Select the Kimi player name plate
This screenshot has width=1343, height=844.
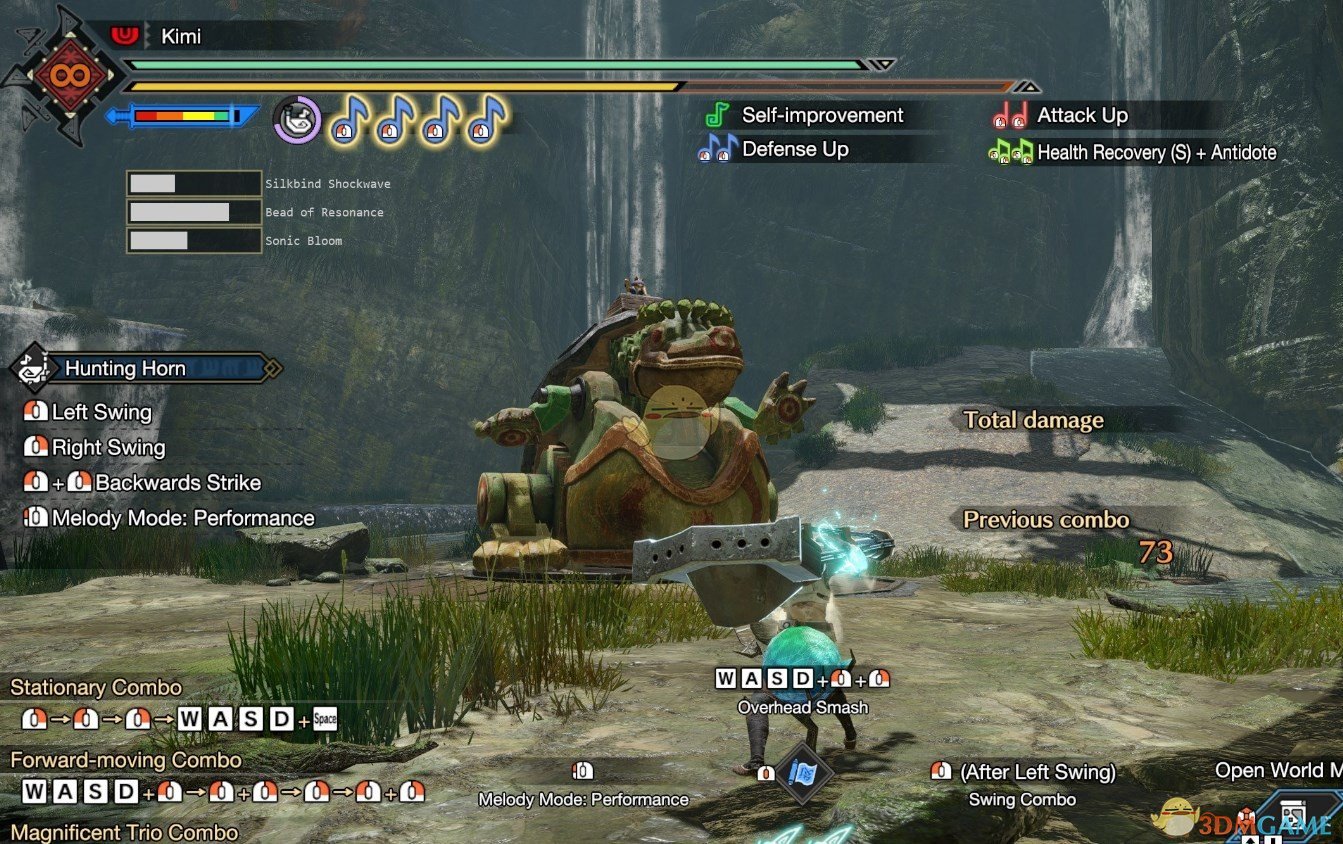(181, 37)
